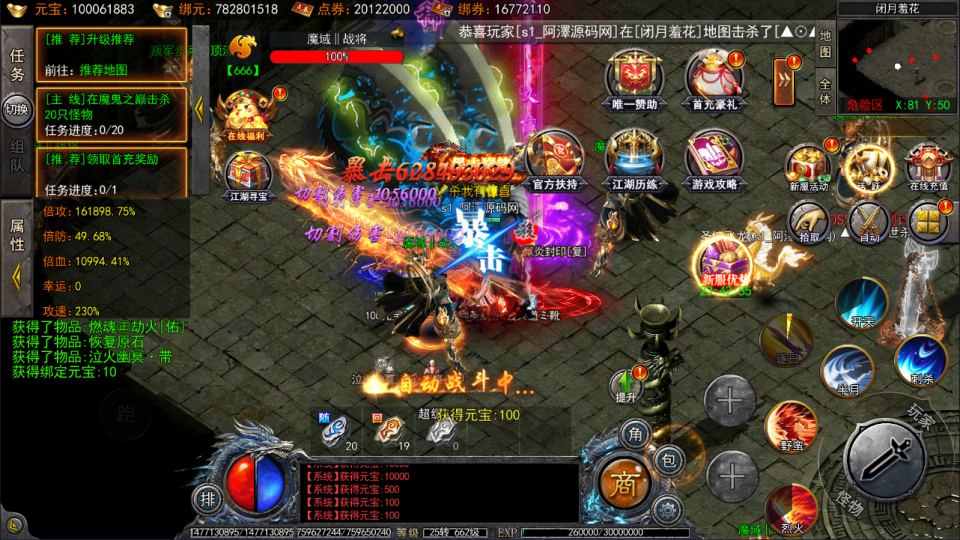Activate the 野蛮 charge skill
Image resolution: width=960 pixels, height=540 pixels.
pos(790,425)
